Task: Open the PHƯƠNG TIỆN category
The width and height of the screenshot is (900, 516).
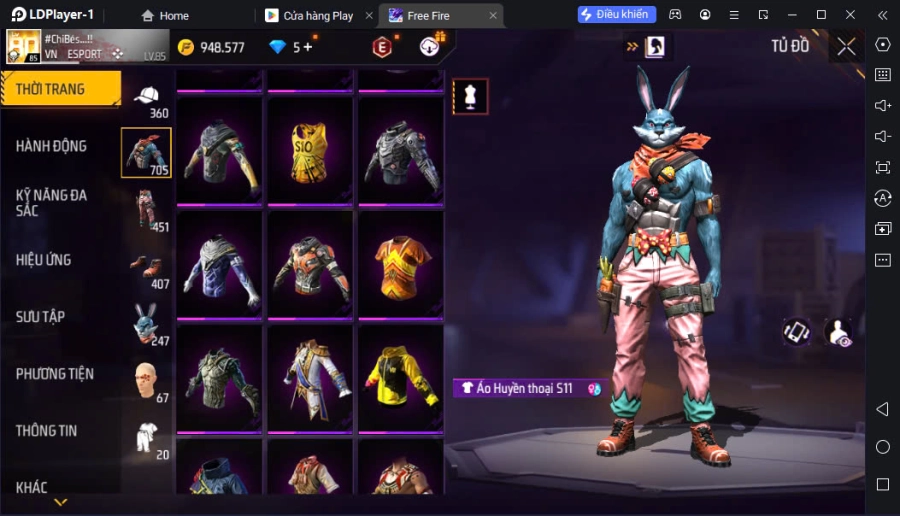Action: [x=55, y=374]
